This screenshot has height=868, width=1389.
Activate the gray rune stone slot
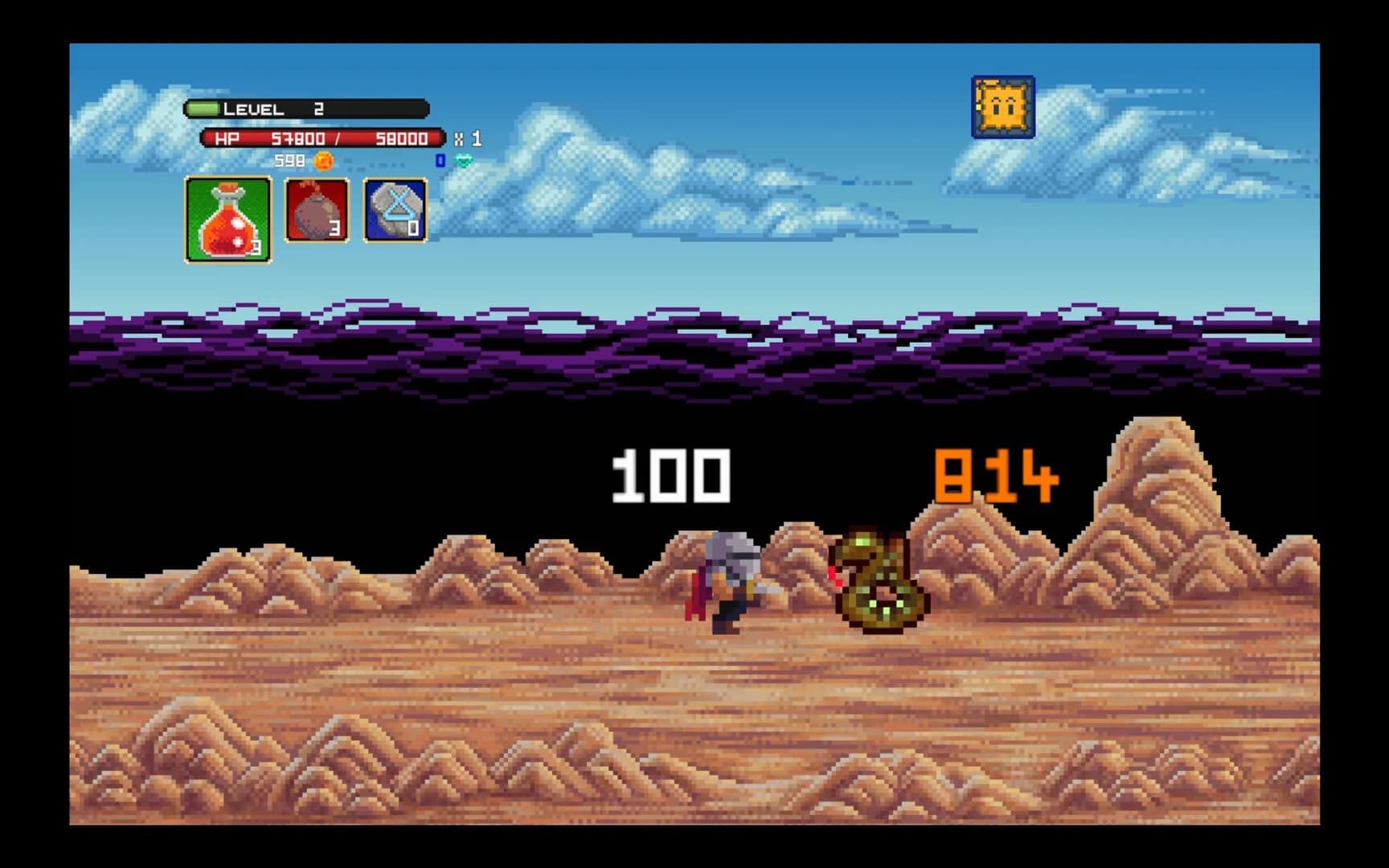(x=395, y=211)
